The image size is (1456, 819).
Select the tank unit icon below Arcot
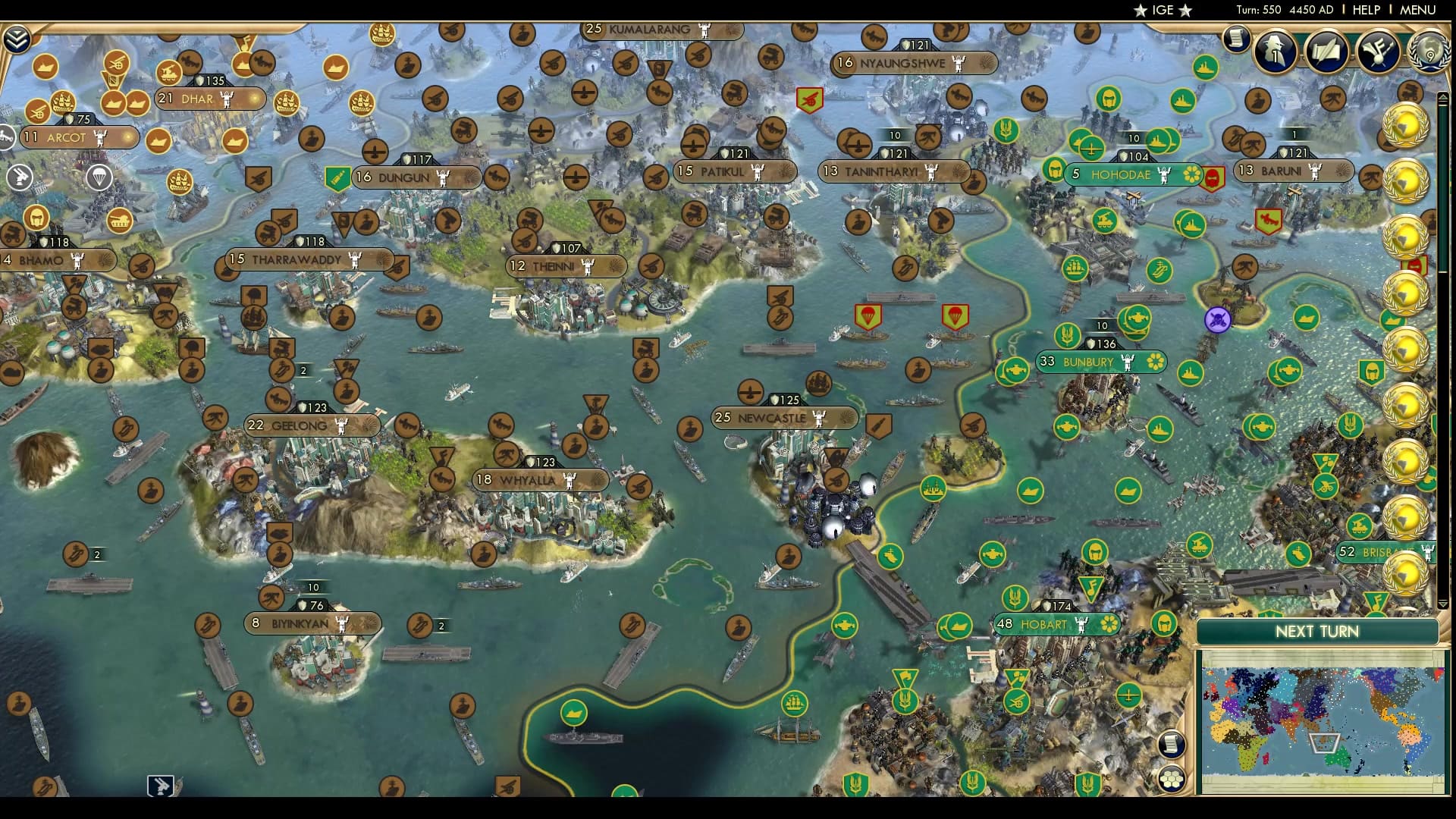[121, 219]
